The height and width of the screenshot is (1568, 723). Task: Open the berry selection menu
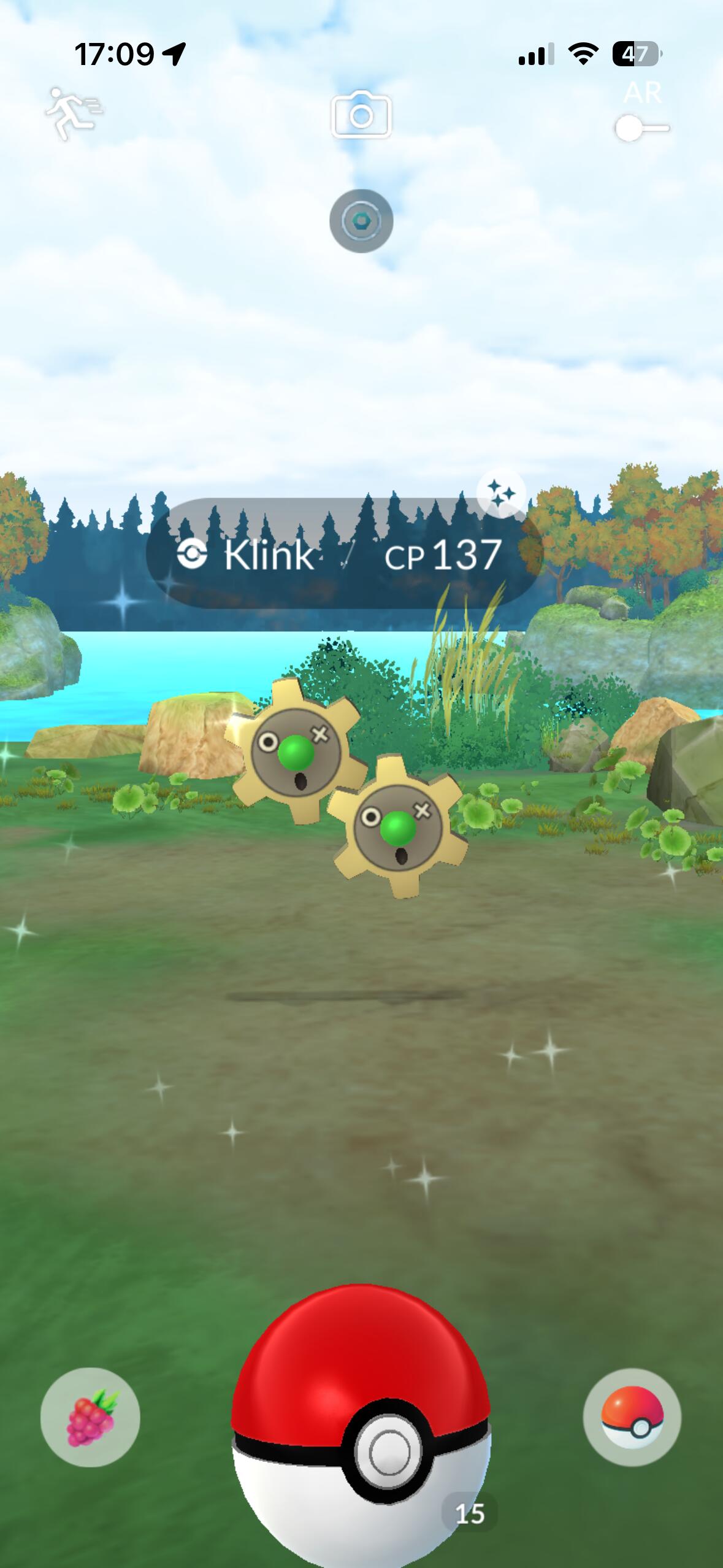click(90, 1418)
